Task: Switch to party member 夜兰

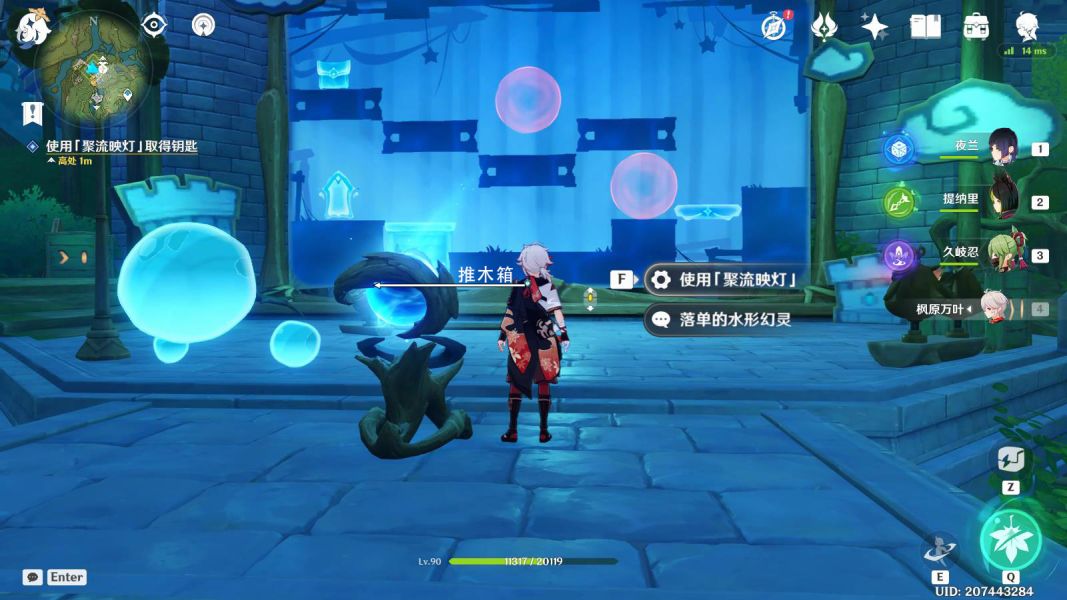Action: coord(1002,148)
